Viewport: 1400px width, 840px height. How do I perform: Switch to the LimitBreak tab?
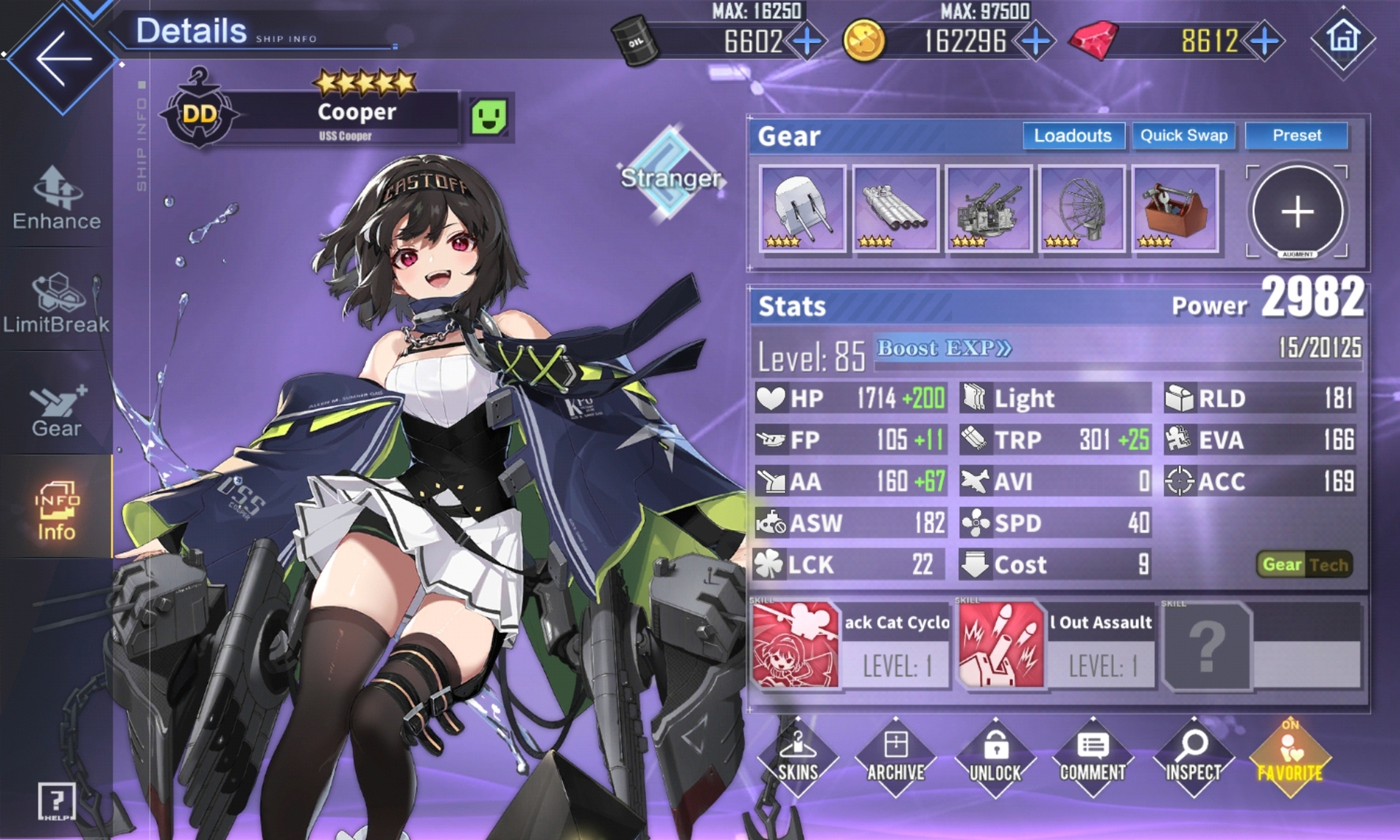click(57, 303)
